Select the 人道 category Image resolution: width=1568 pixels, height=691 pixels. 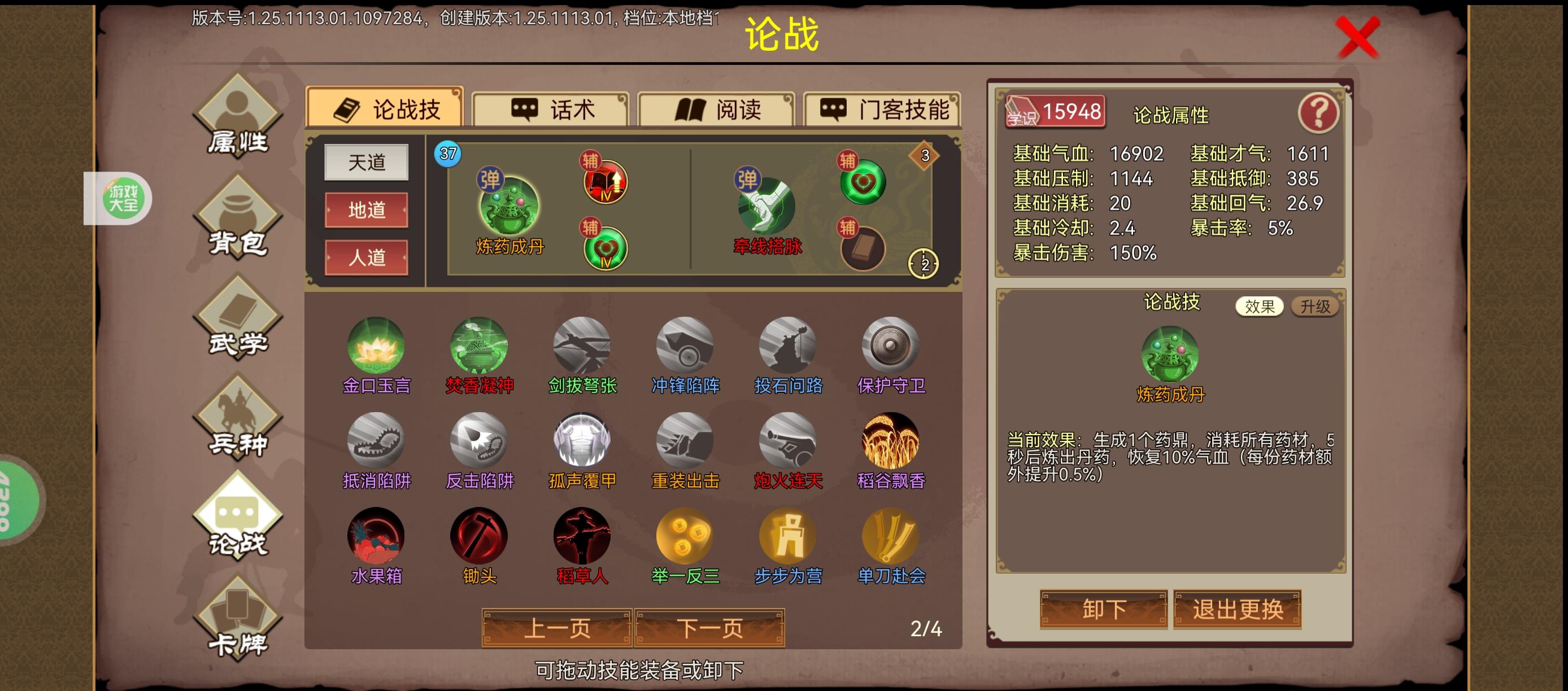click(x=366, y=257)
